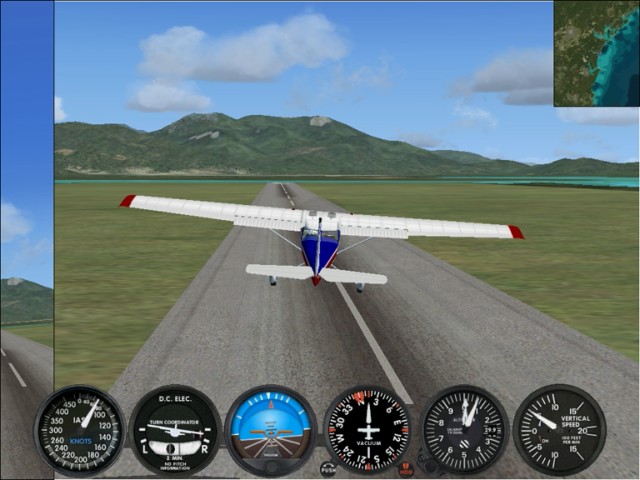The height and width of the screenshot is (480, 640).
Task: Click the small PUSH knob
Action: pos(328,468)
